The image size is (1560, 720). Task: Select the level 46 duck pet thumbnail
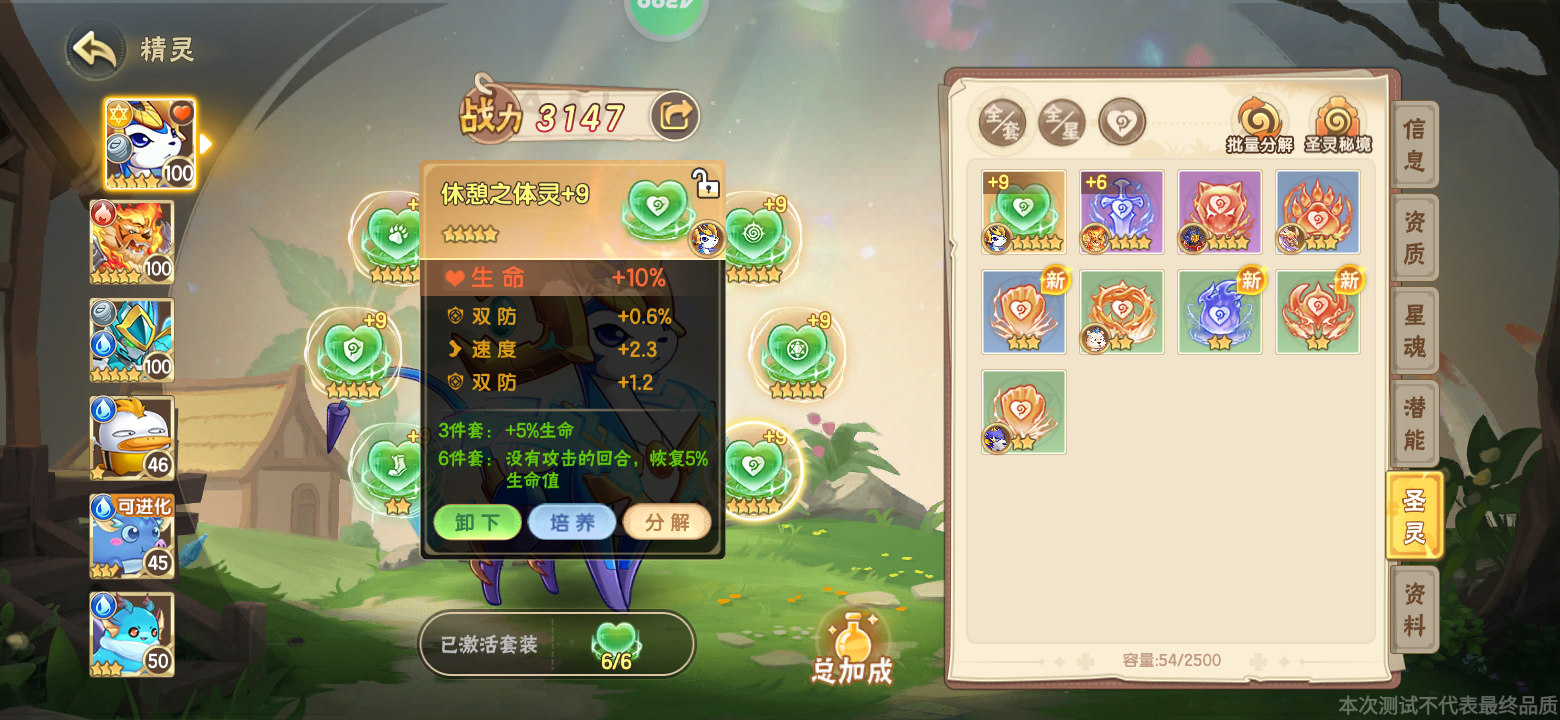[x=131, y=437]
